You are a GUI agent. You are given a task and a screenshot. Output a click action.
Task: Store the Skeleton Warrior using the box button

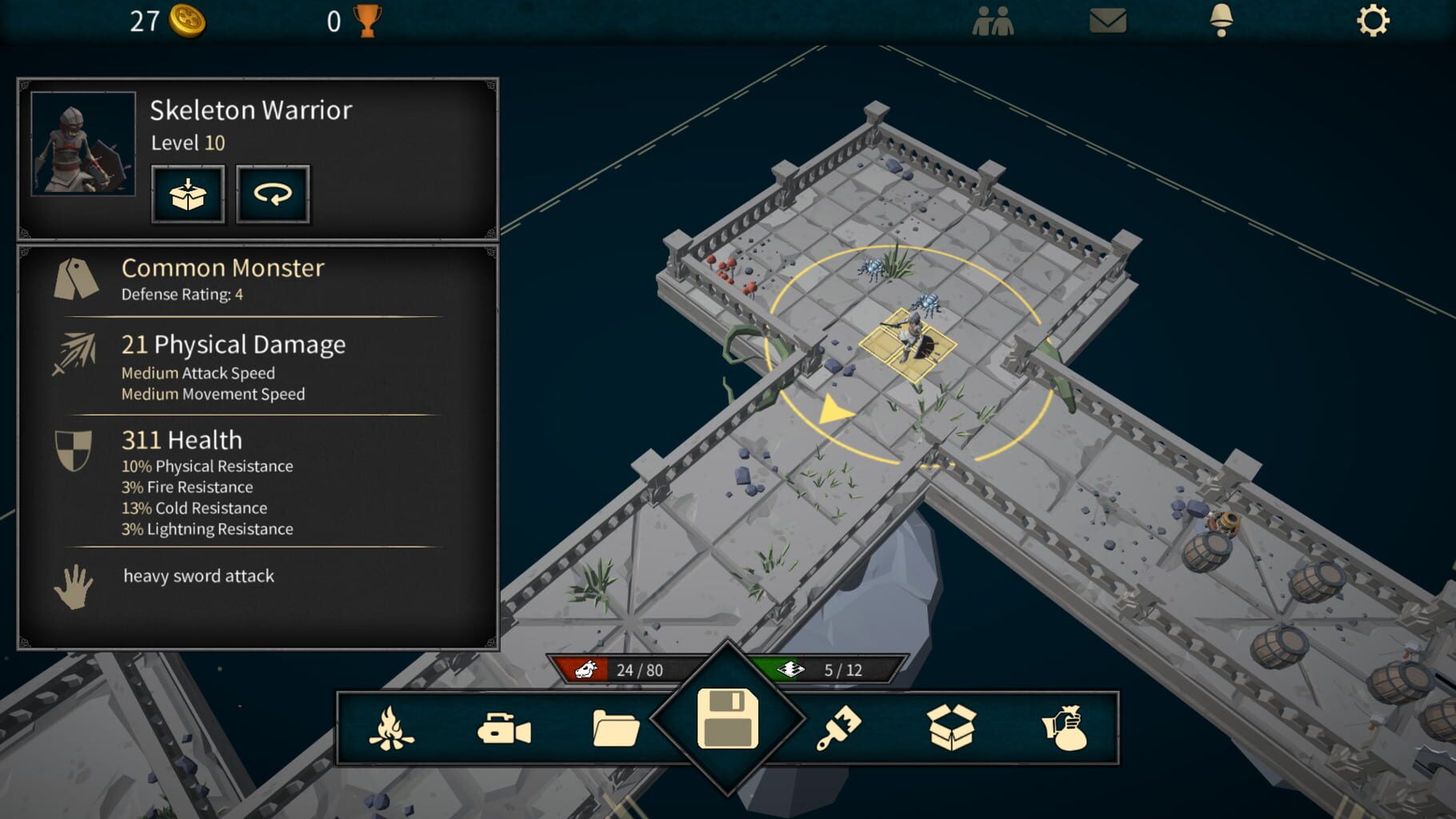(187, 194)
